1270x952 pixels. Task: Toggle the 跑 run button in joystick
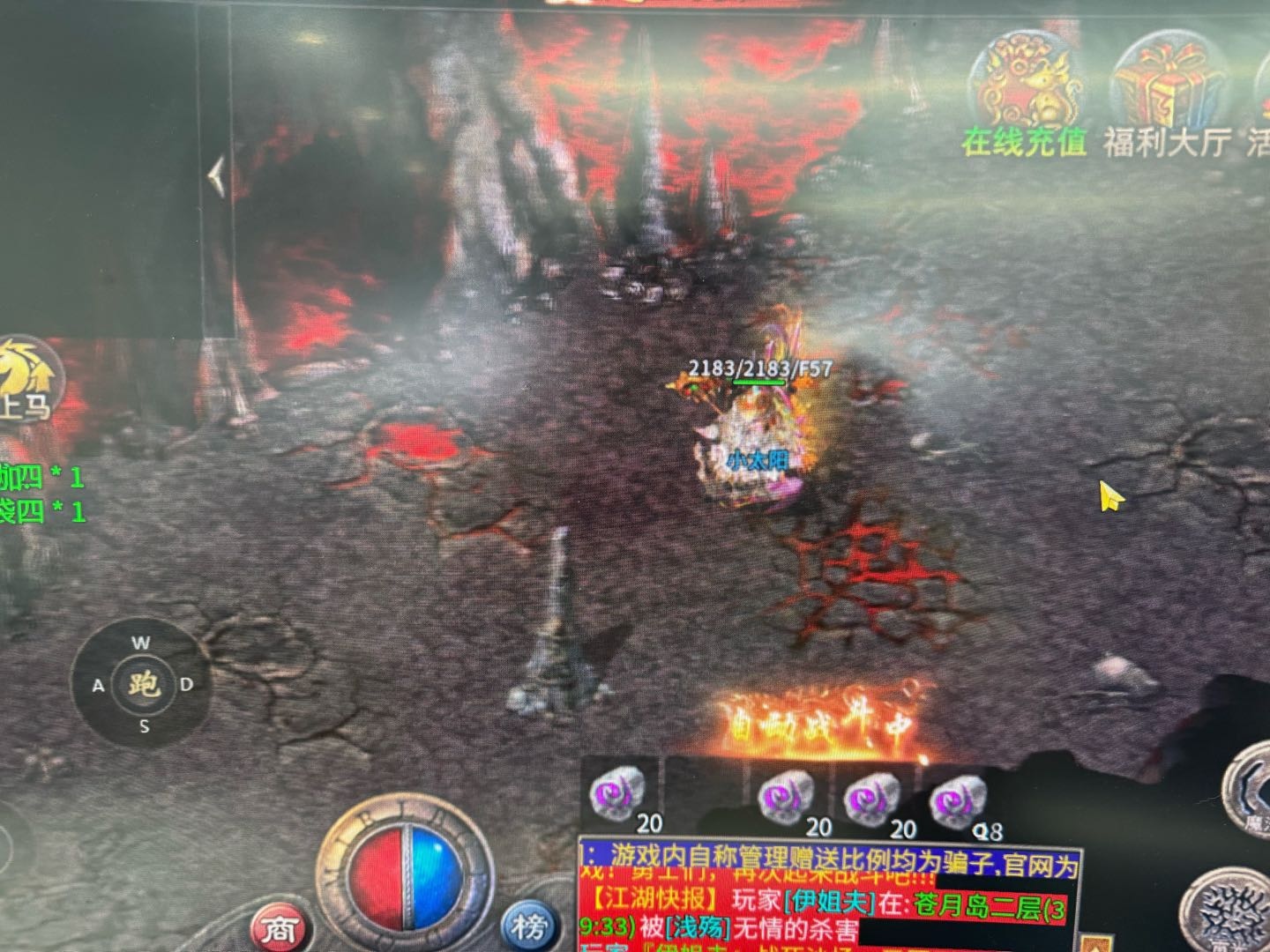143,684
